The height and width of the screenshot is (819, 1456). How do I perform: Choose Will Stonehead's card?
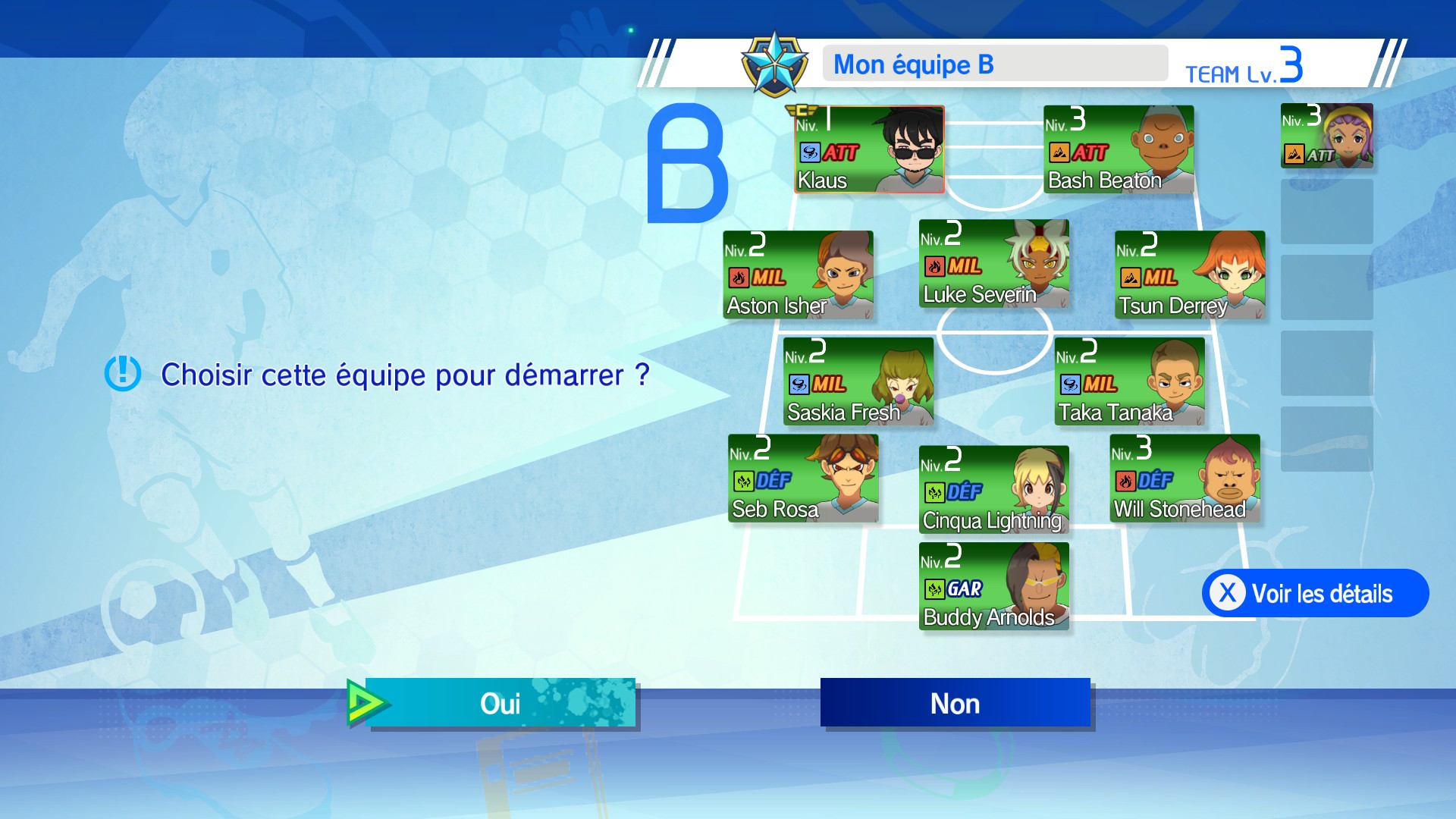click(x=1185, y=479)
